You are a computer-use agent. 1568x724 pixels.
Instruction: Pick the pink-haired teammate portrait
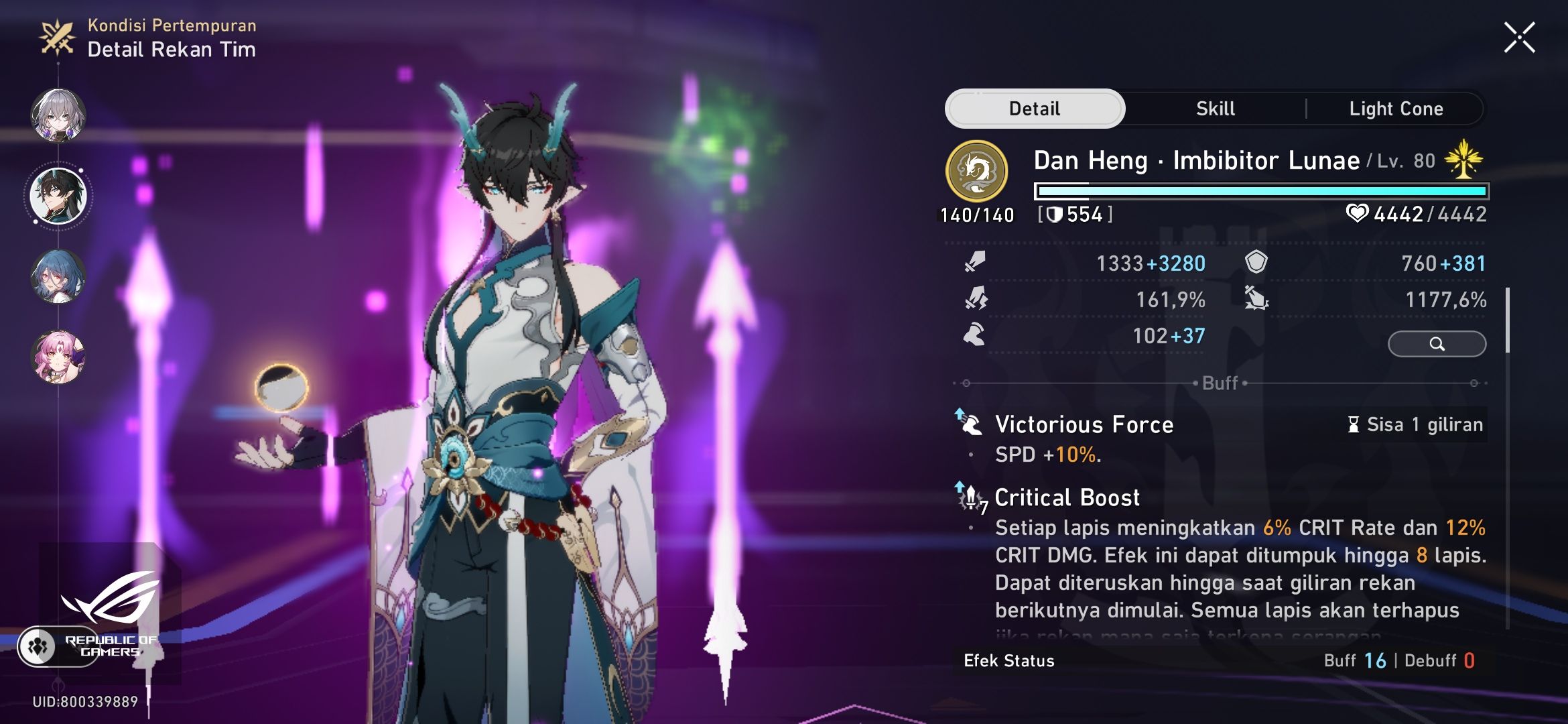pos(58,357)
